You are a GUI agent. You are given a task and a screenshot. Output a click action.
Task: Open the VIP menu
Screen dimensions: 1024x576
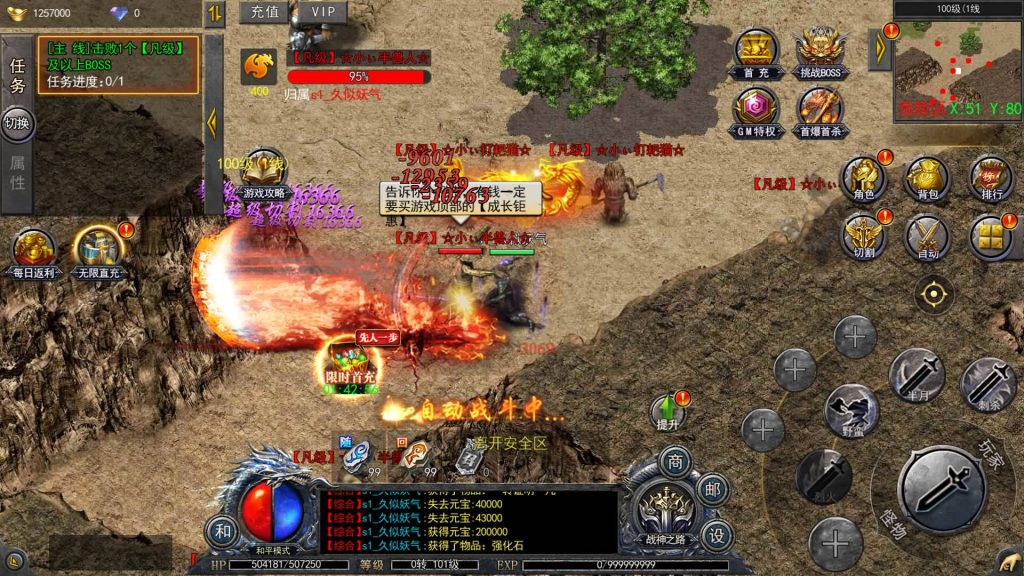click(322, 12)
